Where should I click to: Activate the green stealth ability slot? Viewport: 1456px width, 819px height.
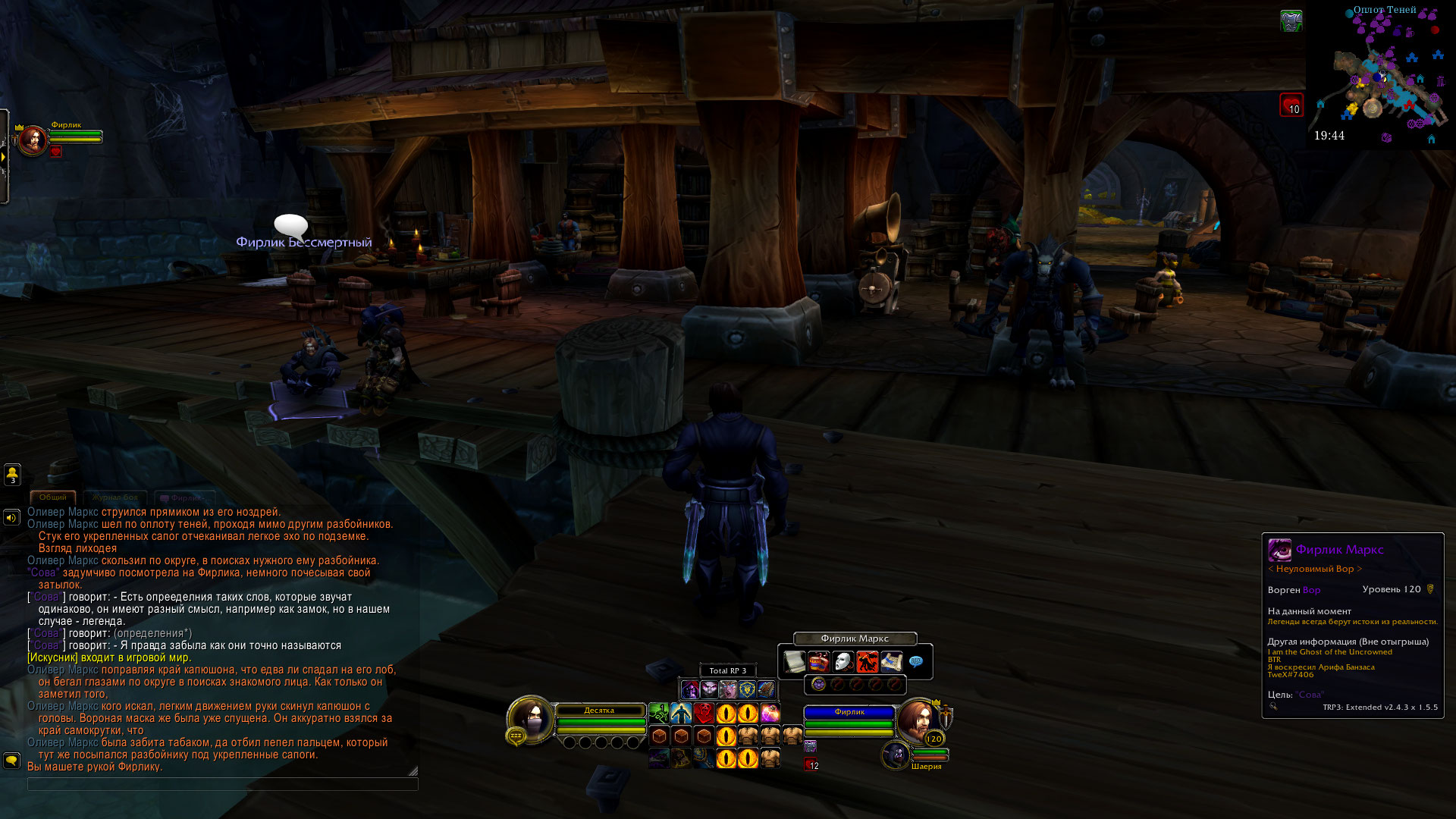(x=658, y=714)
